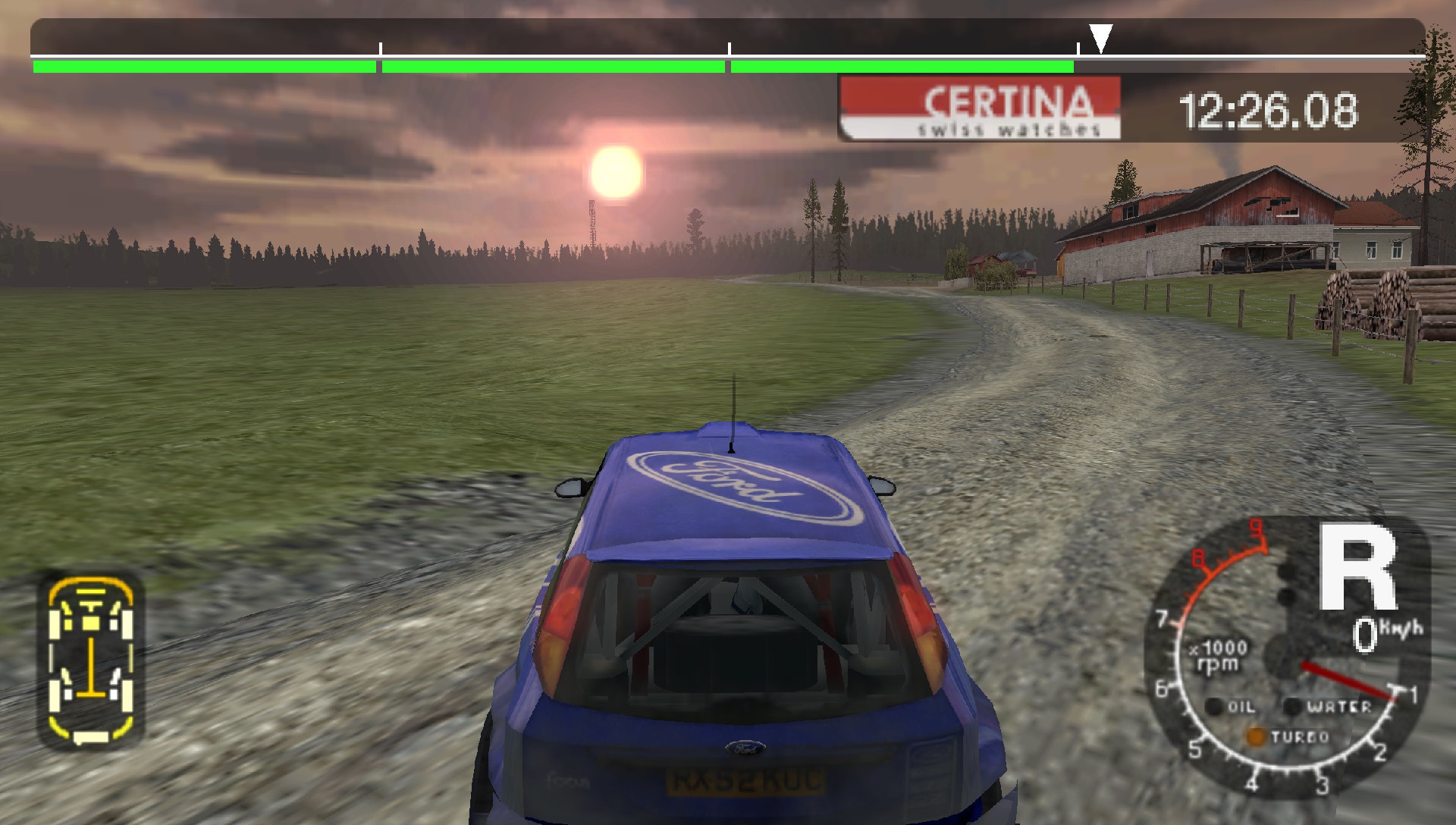This screenshot has height=825, width=1456.
Task: Toggle the front-left wheel on the damage diagram
Action: pyautogui.click(x=54, y=624)
